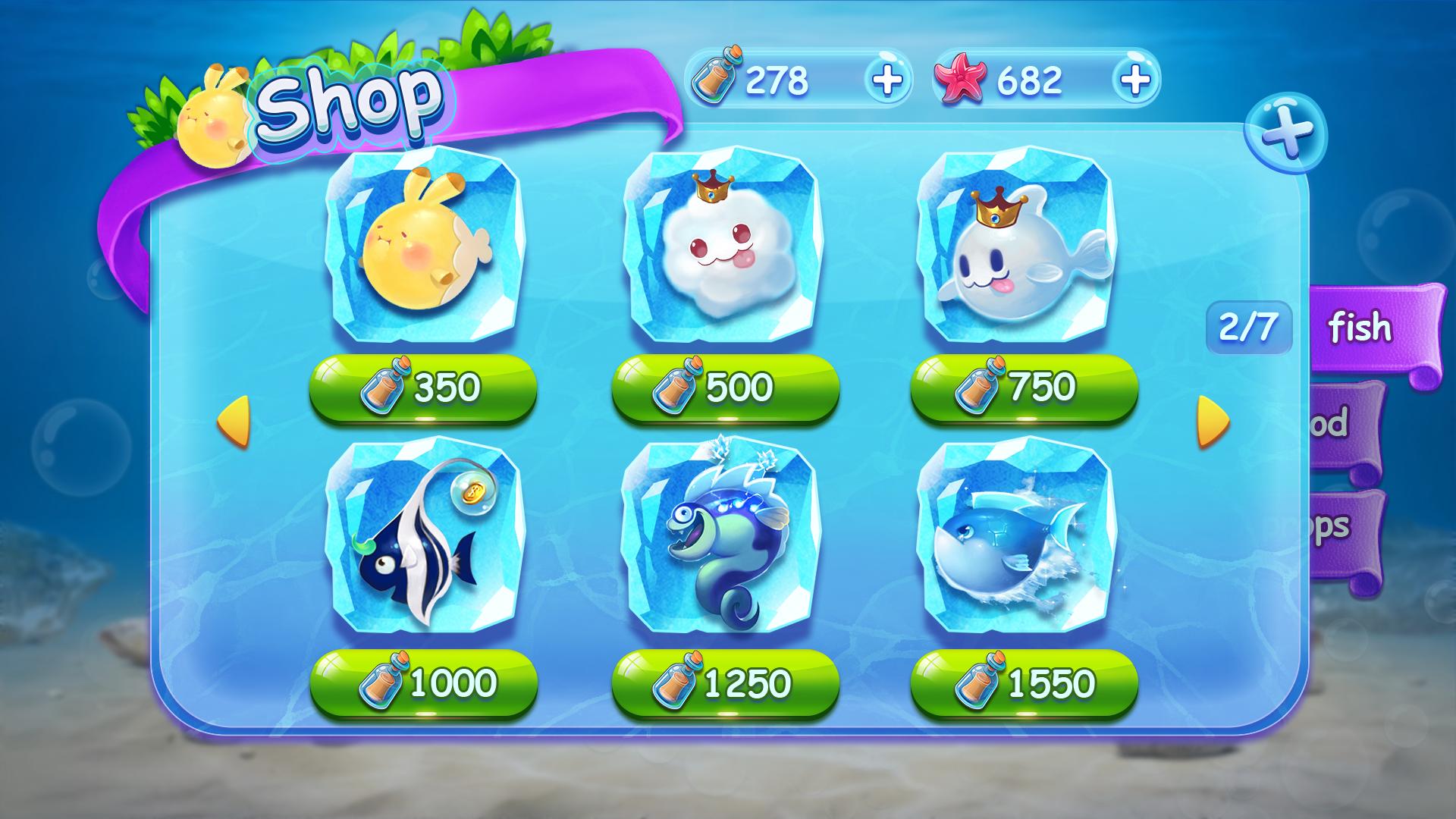Purchase the crowned cloud fish for 500
The image size is (1456, 819).
click(x=725, y=388)
